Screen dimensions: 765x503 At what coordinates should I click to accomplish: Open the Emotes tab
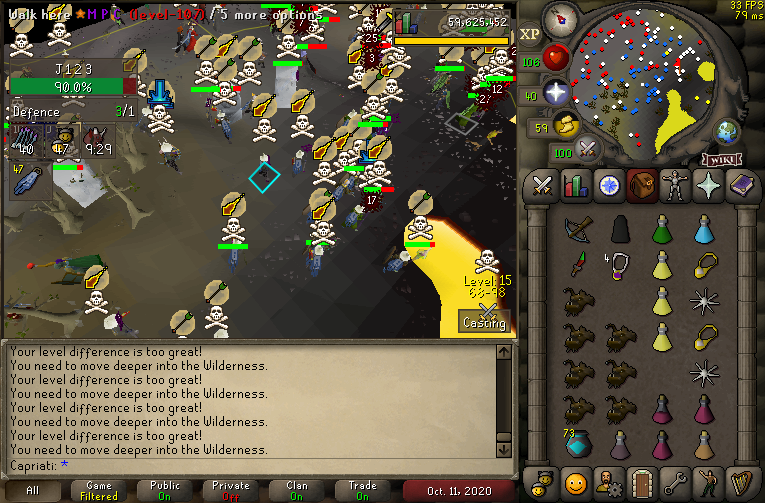(x=707, y=481)
